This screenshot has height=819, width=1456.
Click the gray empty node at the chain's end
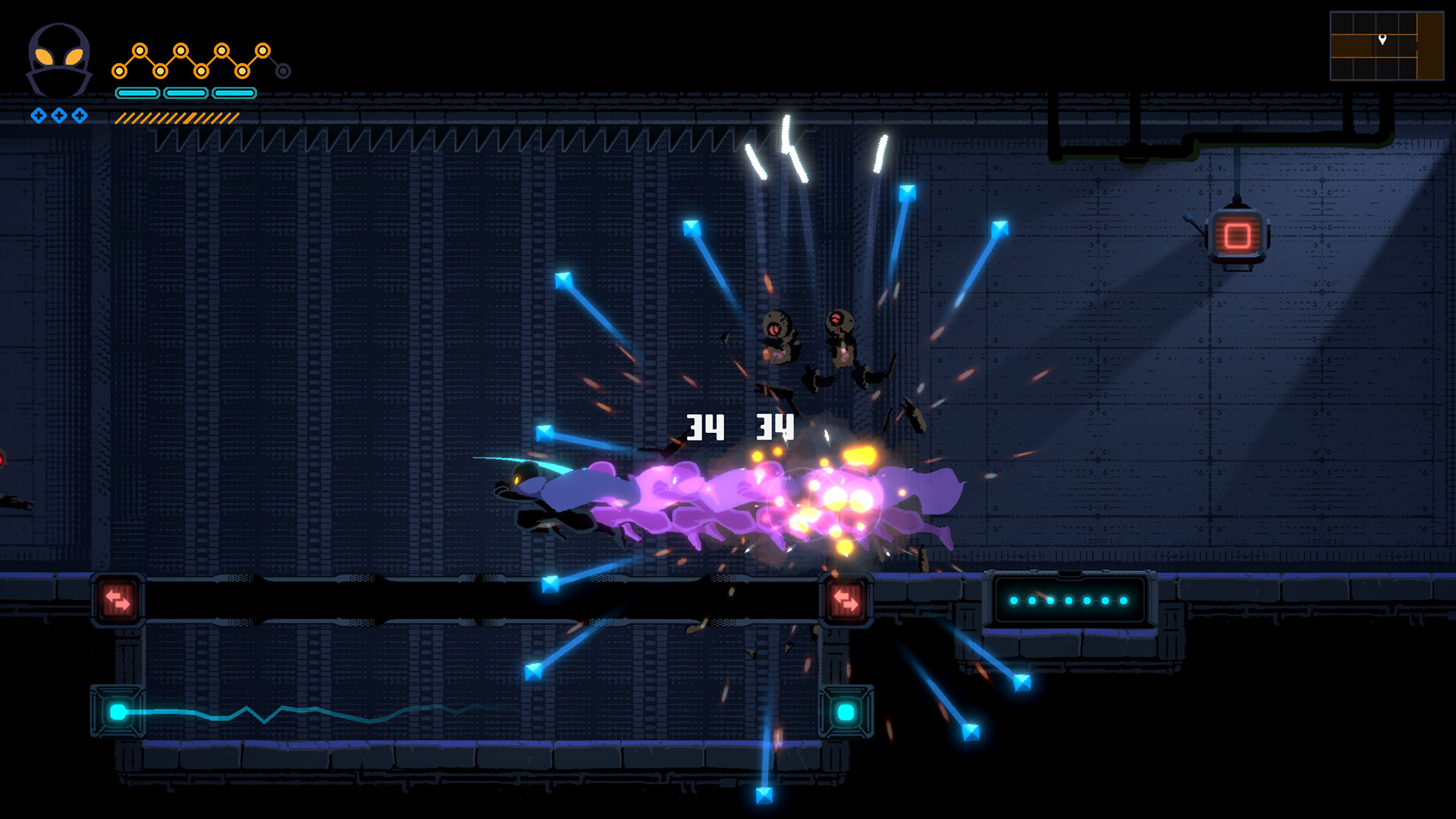[283, 71]
